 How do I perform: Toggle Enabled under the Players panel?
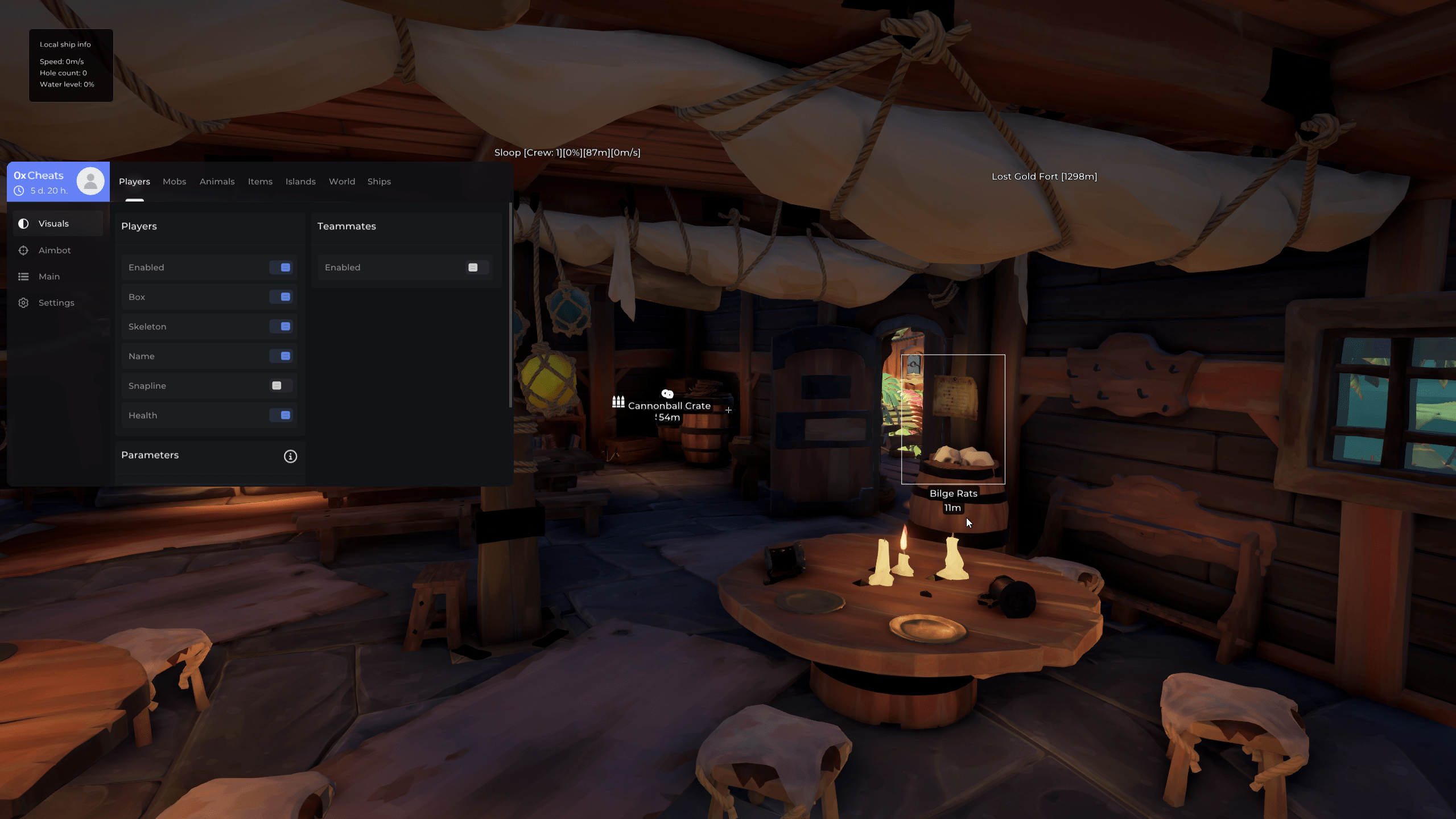[x=281, y=267]
